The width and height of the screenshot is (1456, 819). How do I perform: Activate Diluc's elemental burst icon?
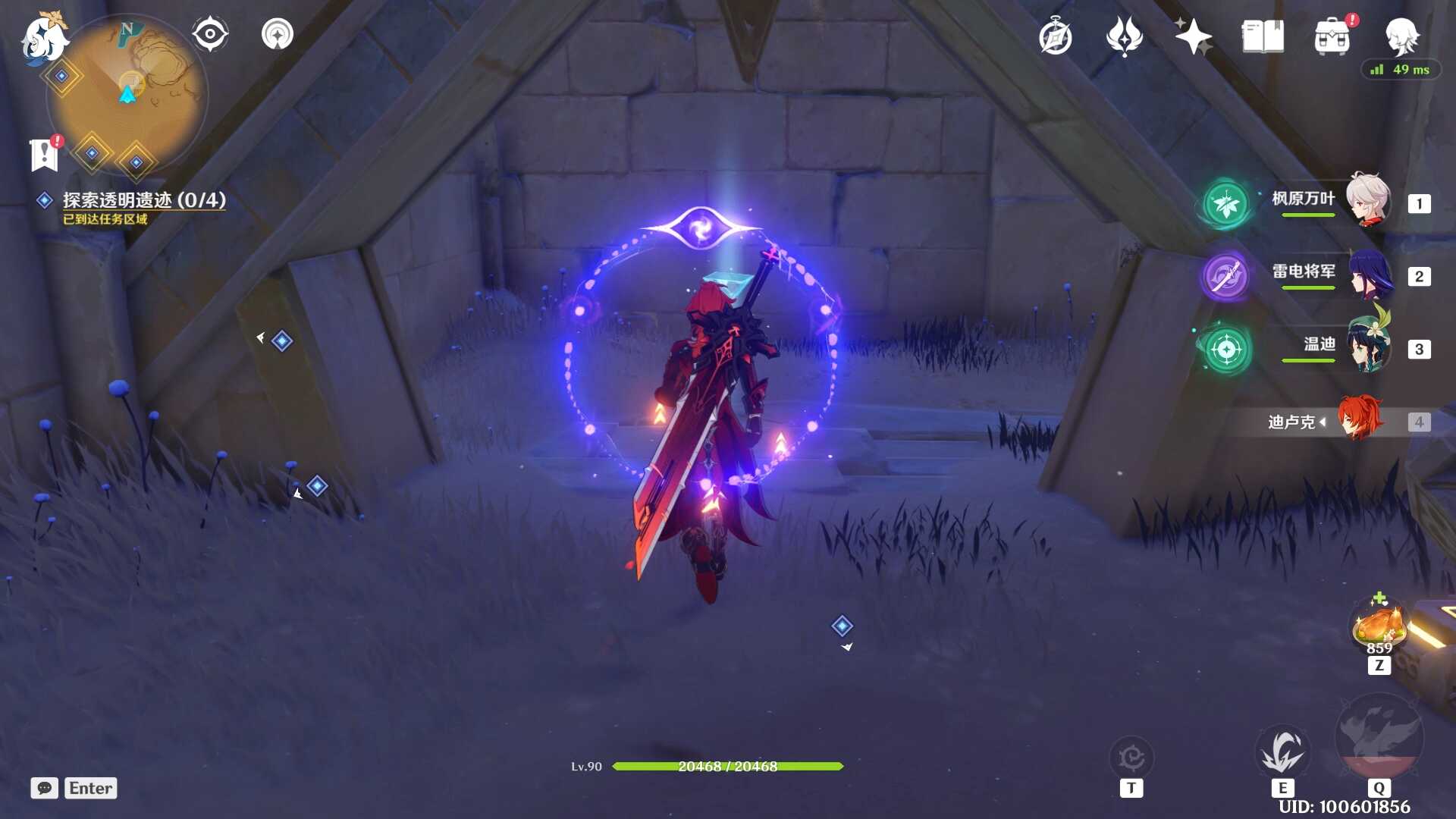coord(1379,737)
